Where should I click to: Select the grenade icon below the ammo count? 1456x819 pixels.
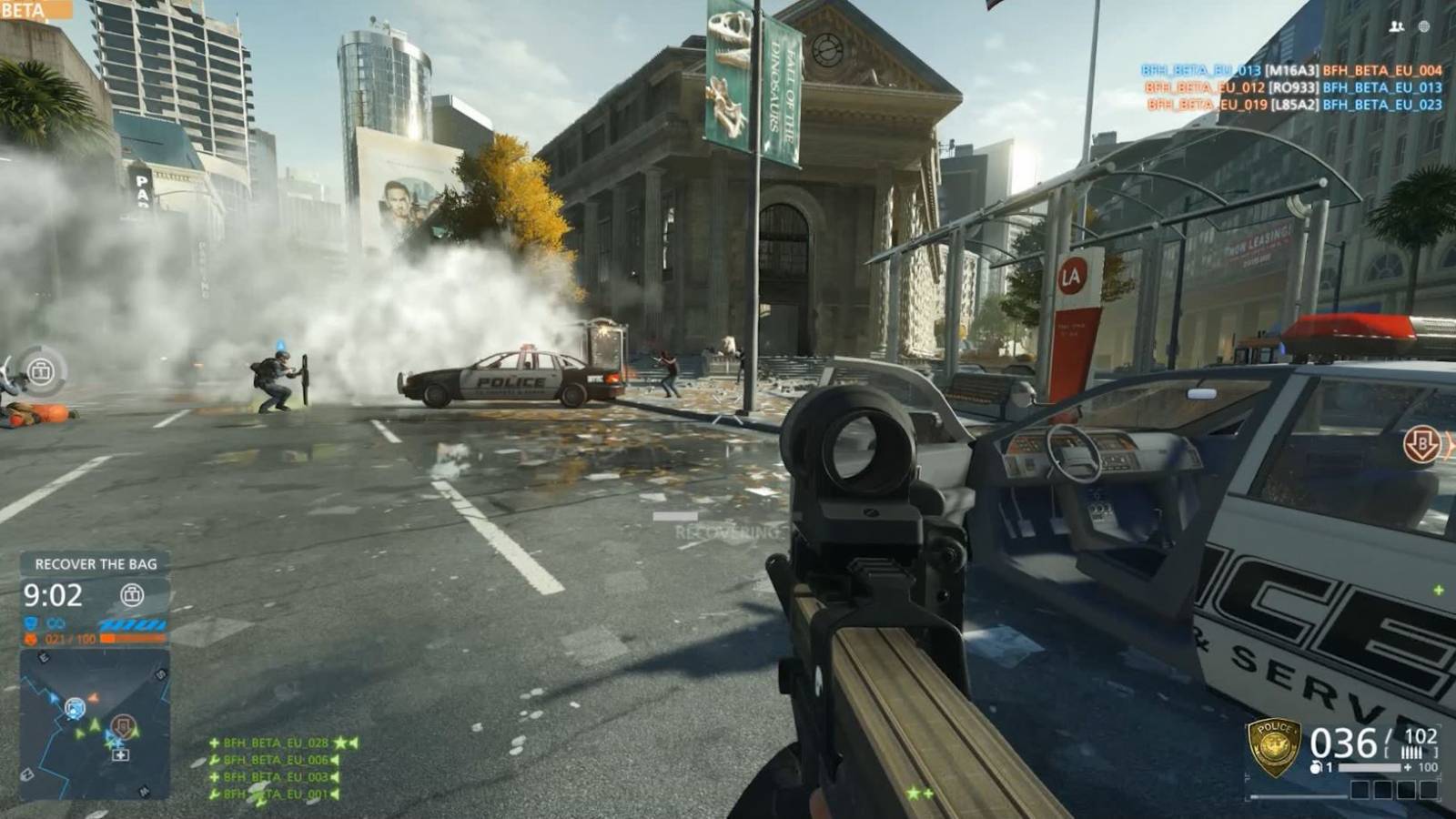click(x=1317, y=768)
